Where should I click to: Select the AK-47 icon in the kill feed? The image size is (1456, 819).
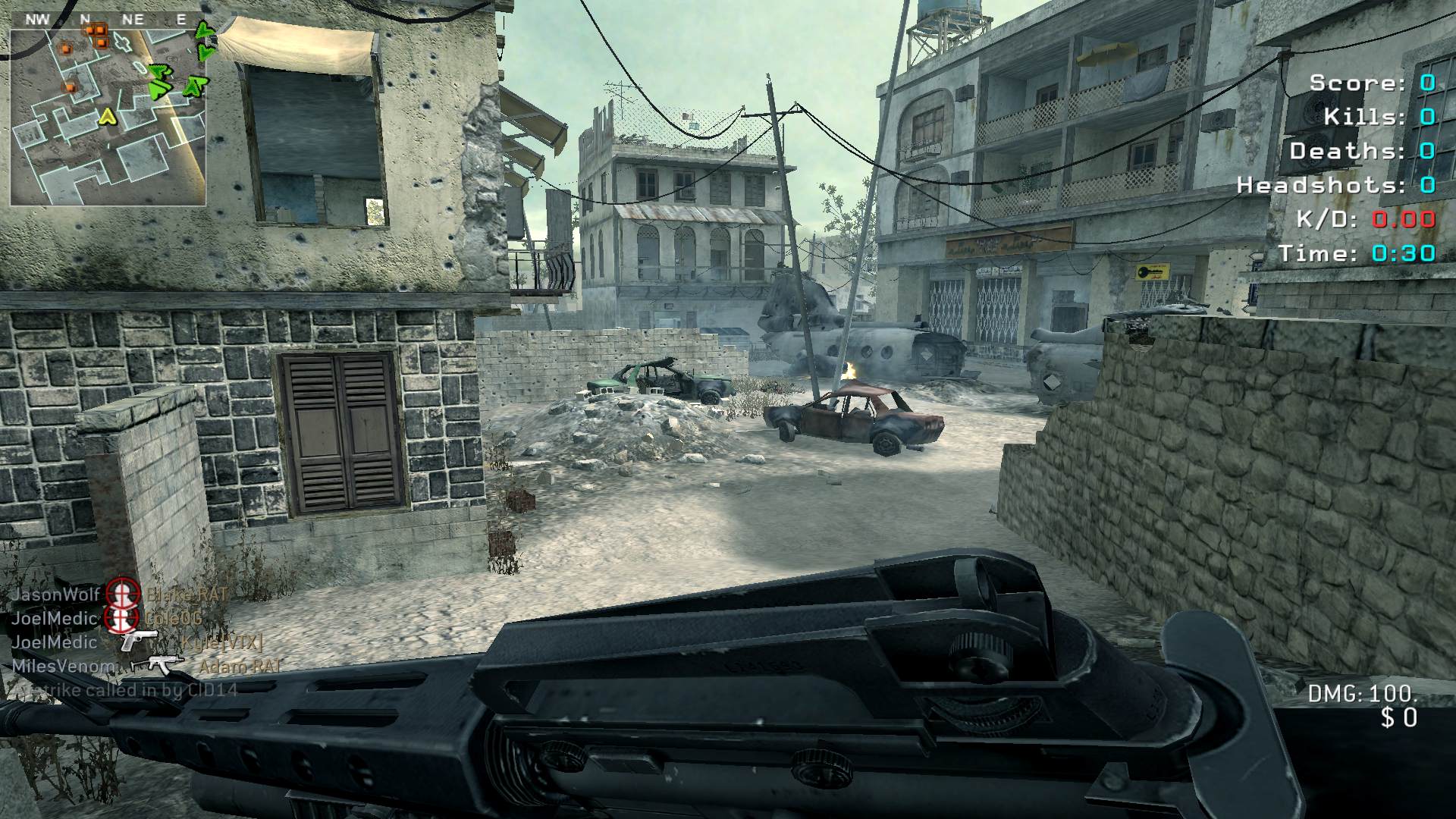pos(158,665)
